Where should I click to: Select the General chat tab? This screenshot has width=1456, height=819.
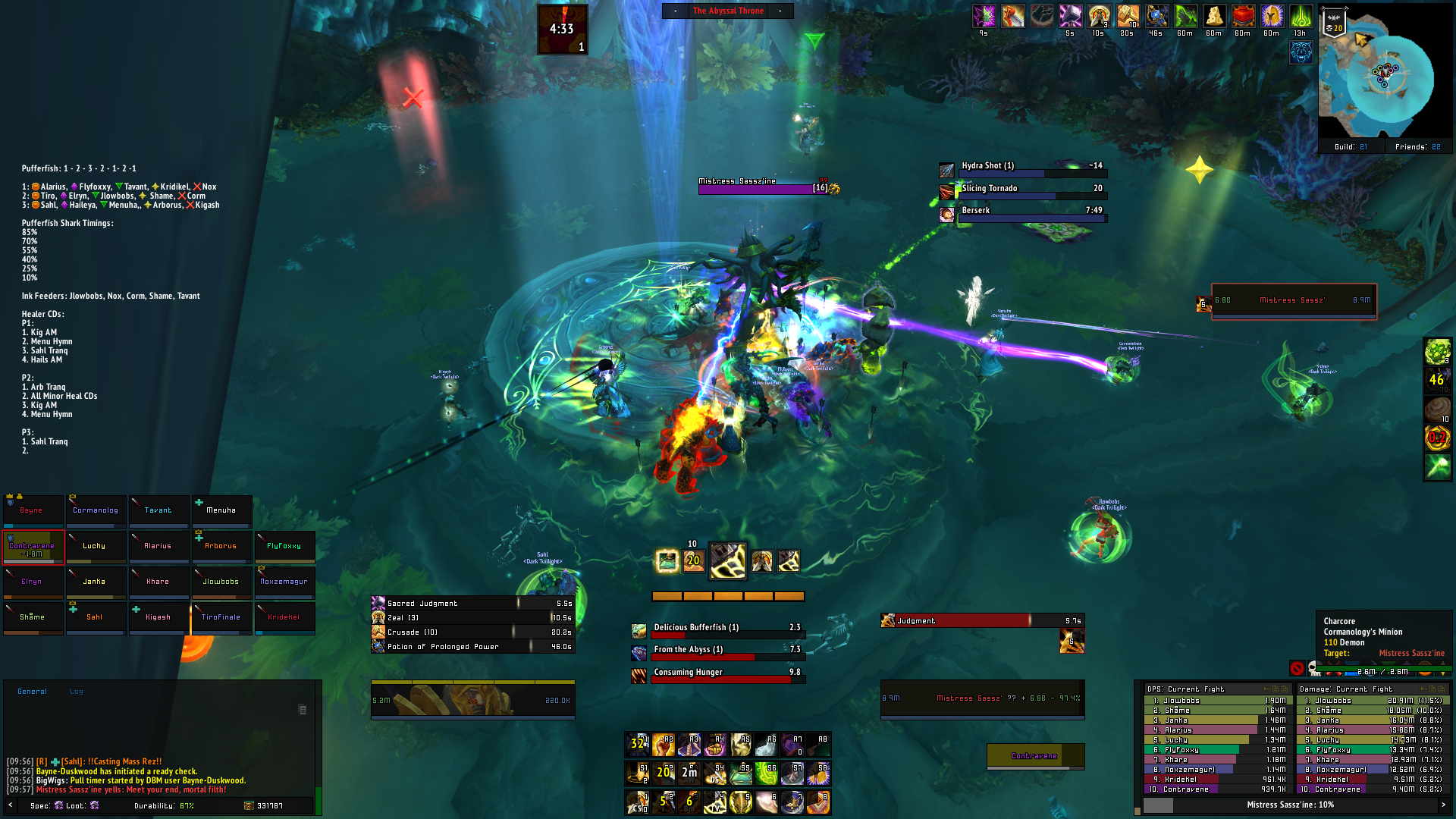click(32, 691)
